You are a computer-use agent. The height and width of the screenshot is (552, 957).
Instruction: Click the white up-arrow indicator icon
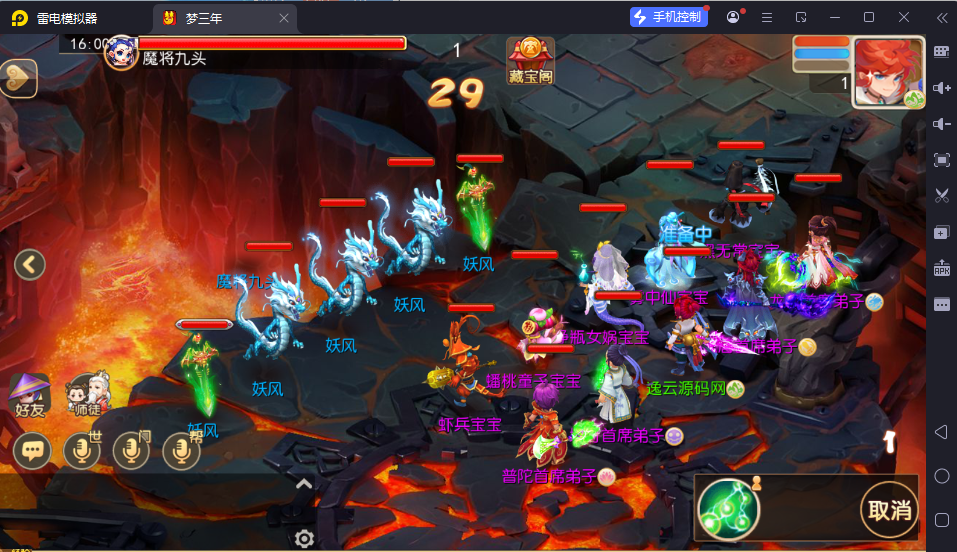click(x=889, y=440)
